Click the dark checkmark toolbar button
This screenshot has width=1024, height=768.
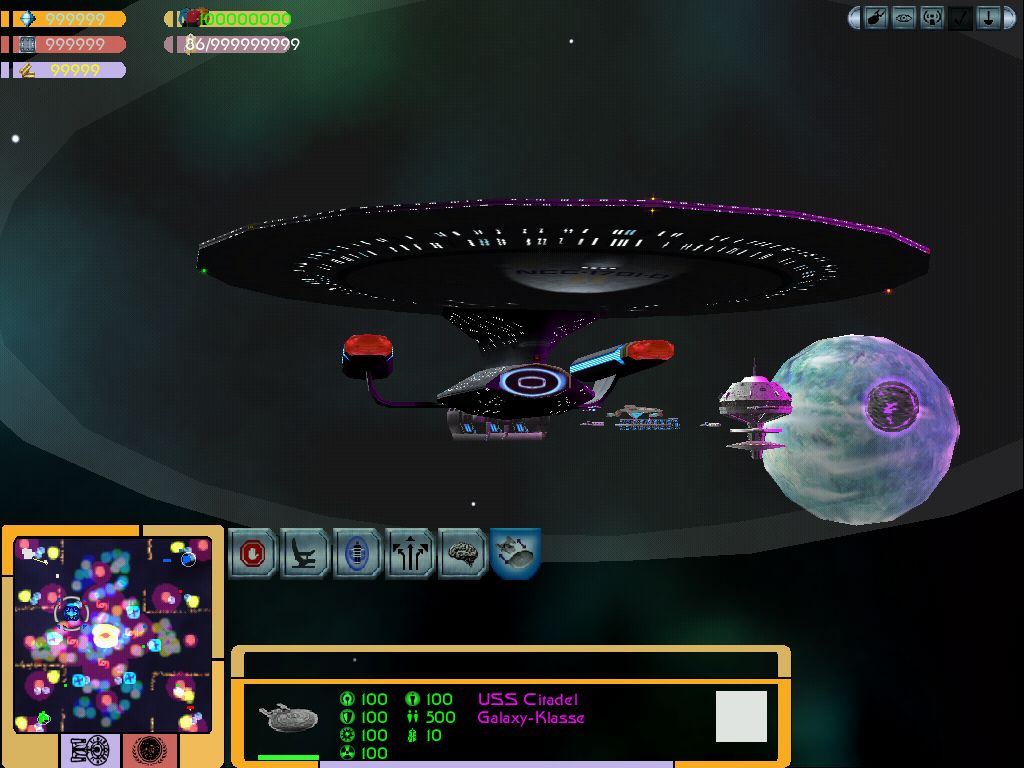[x=960, y=18]
